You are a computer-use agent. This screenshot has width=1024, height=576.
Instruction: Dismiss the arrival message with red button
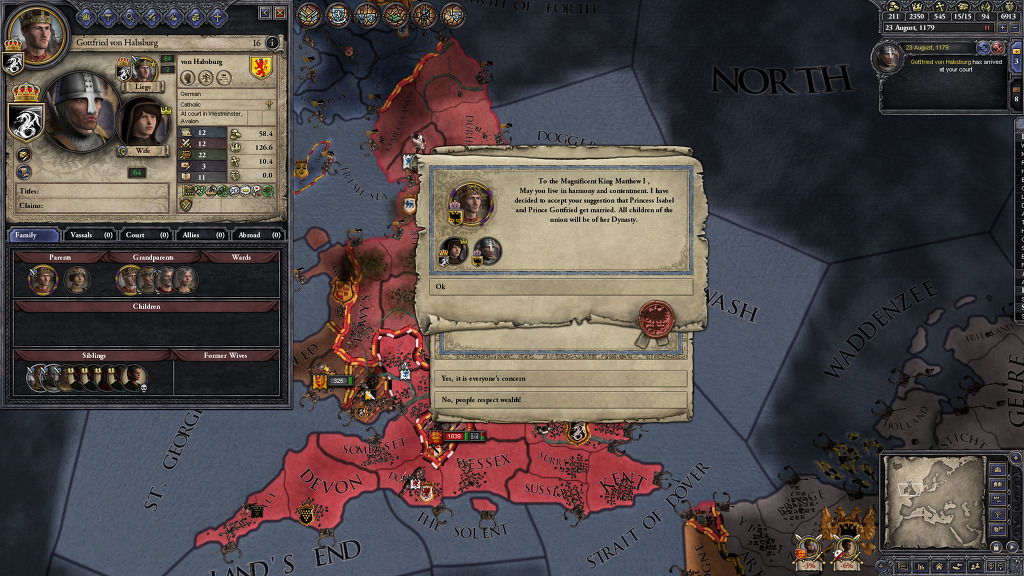click(997, 47)
